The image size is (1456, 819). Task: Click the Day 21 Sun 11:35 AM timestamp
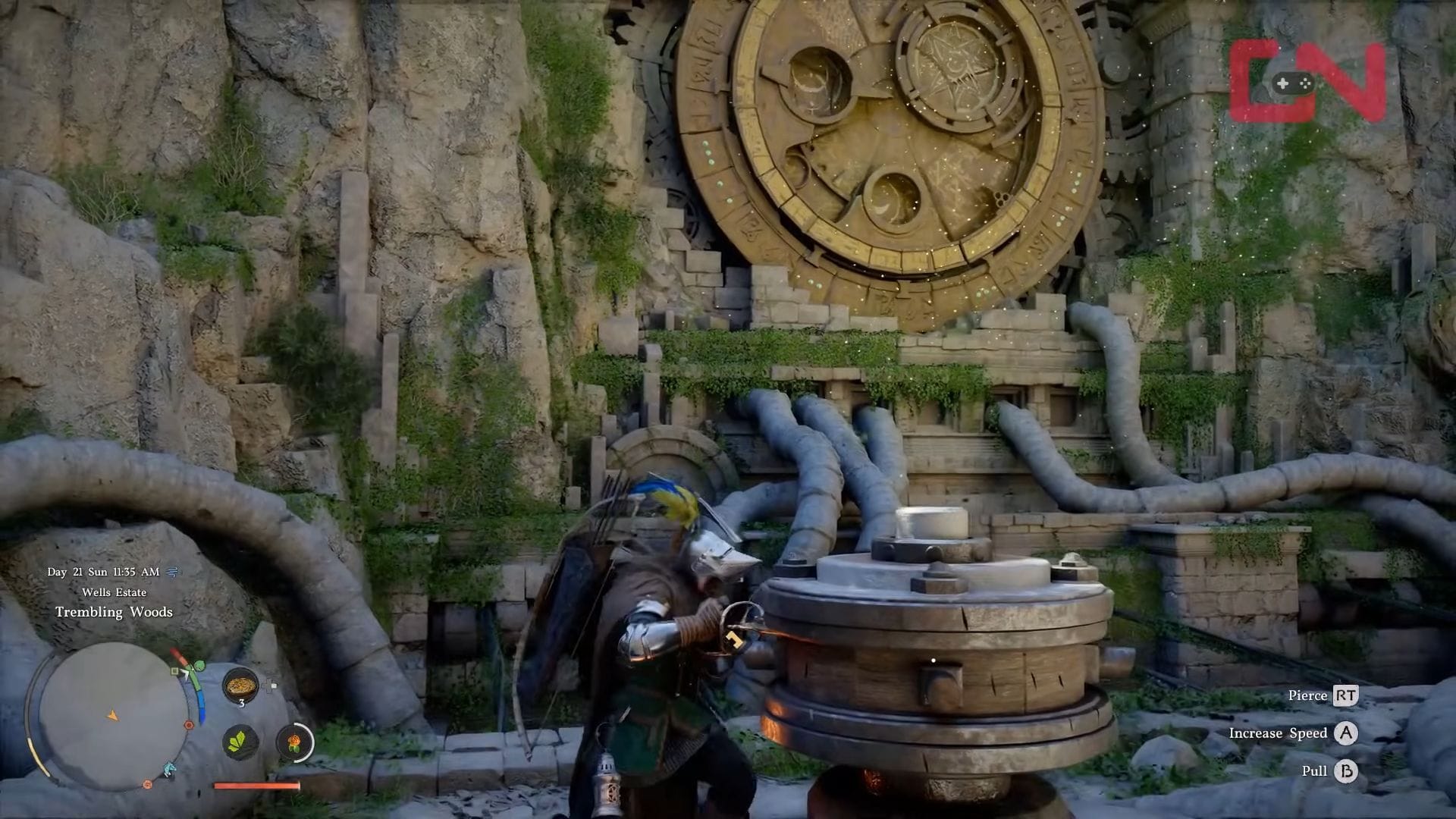point(104,572)
